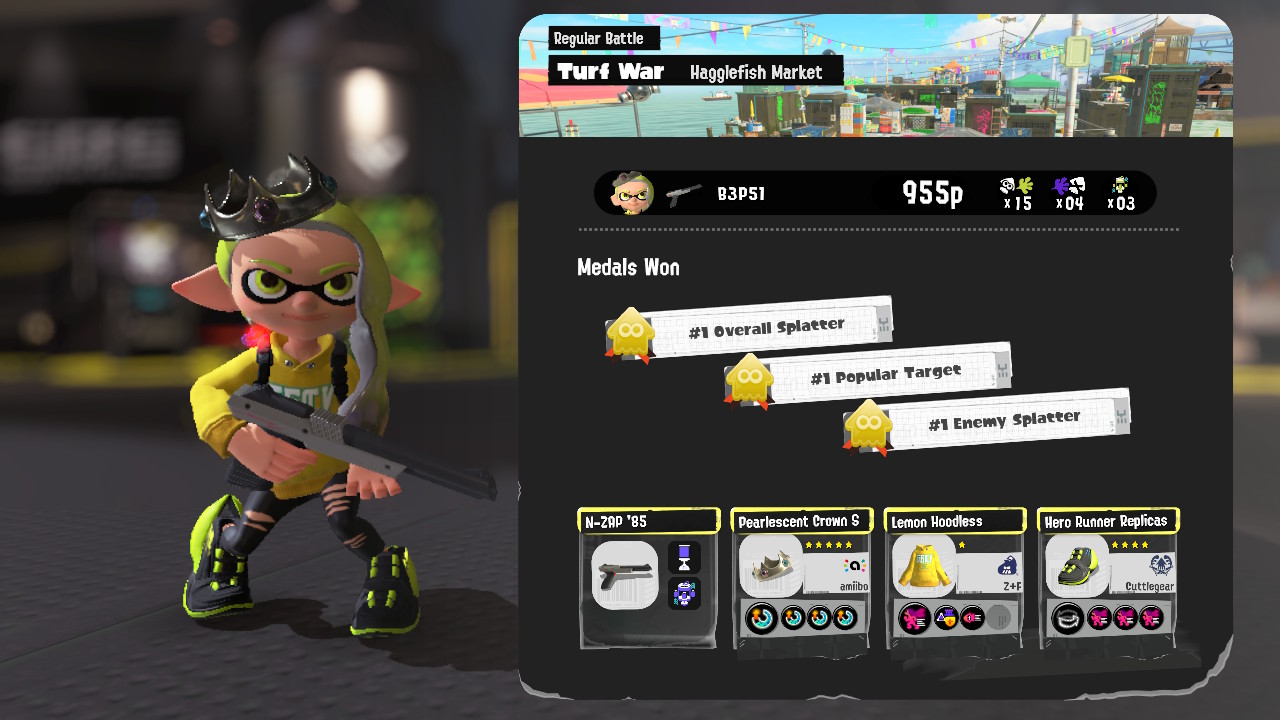Click the amiibo brand logo on Pearlescent Crown S

pos(854,567)
